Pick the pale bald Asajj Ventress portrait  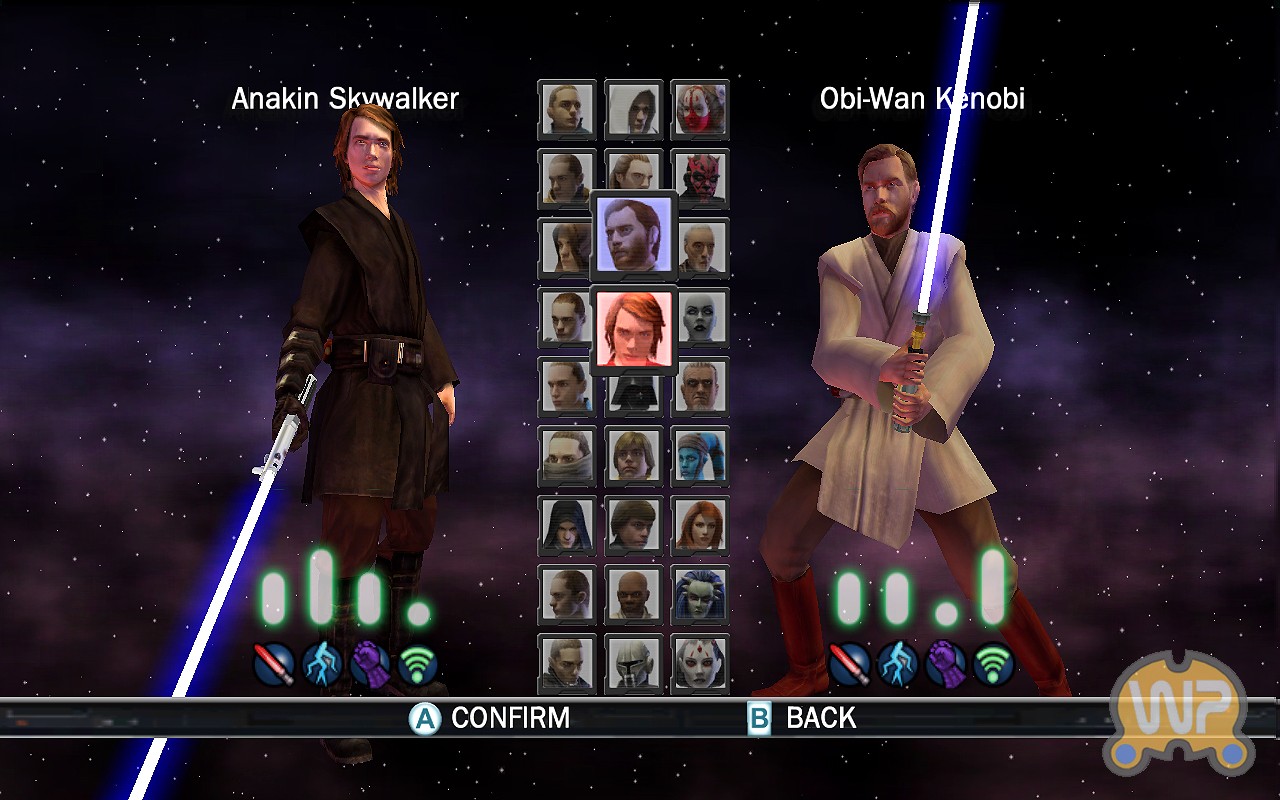click(700, 317)
